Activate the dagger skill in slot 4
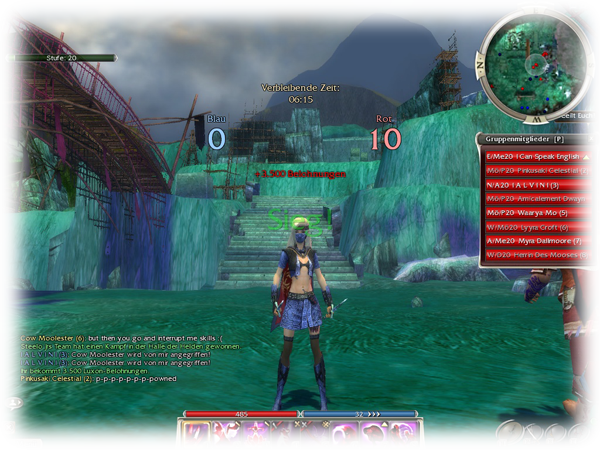 285,434
